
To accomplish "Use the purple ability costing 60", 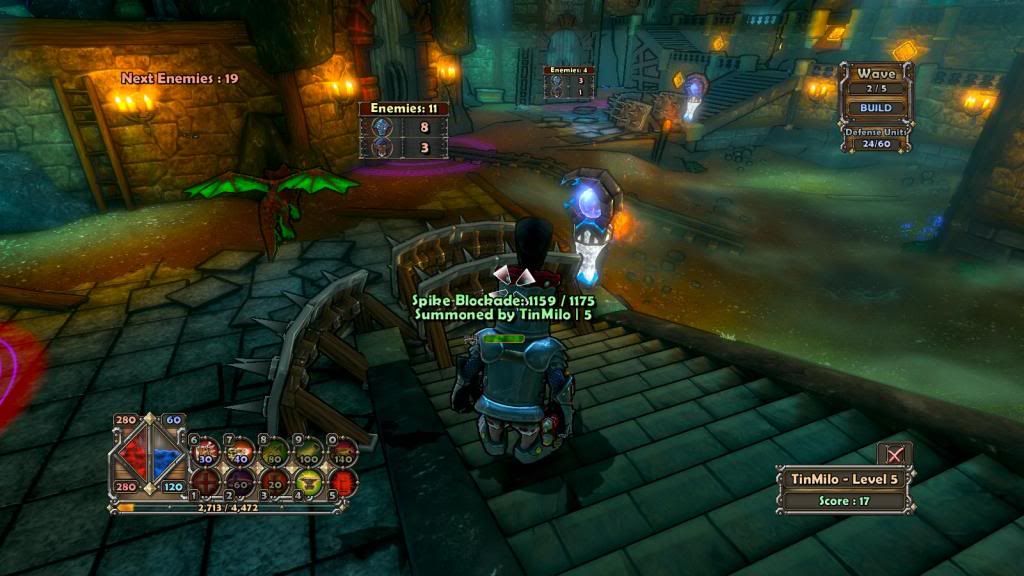I will (x=241, y=482).
